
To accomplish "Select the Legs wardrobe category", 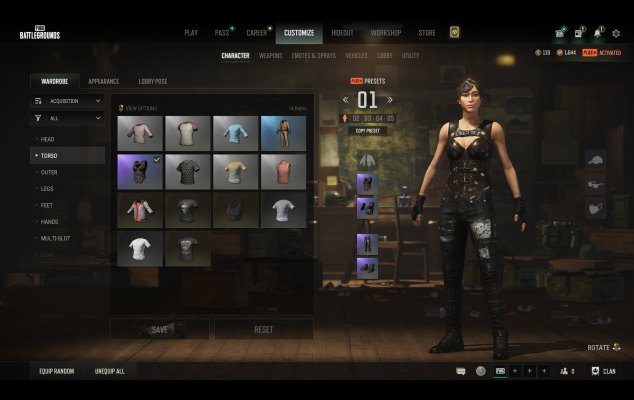I will 48,189.
